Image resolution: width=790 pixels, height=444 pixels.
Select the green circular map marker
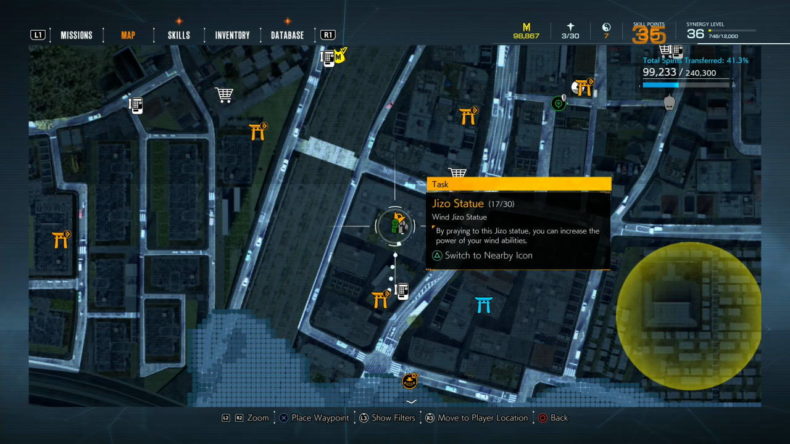(x=558, y=102)
